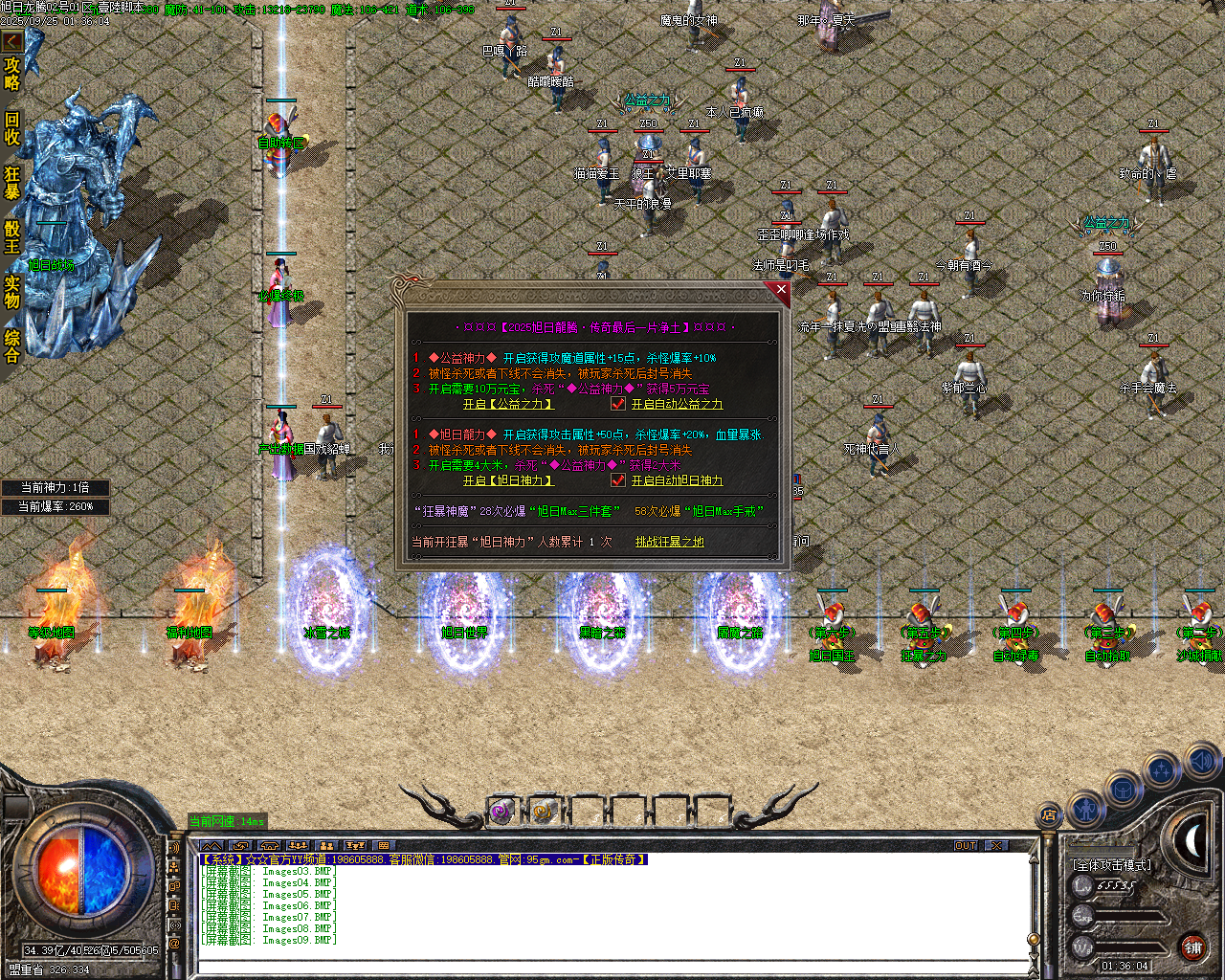This screenshot has width=1225, height=980.
Task: Open the 挑战狂暴之地 link
Action: (668, 541)
